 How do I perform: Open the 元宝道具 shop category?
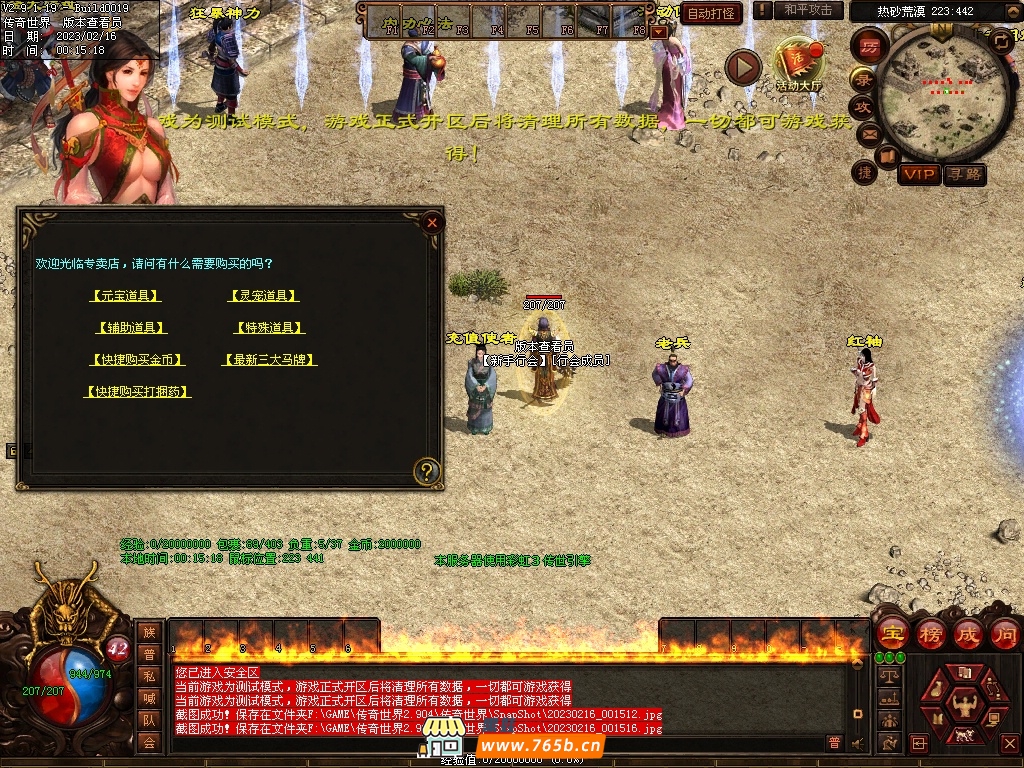click(x=125, y=296)
